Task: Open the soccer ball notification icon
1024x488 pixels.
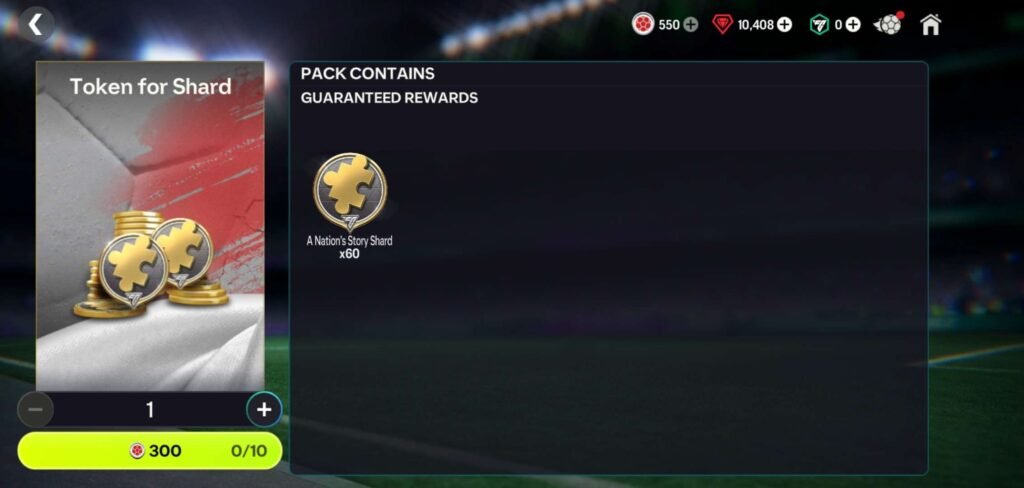Action: click(887, 24)
